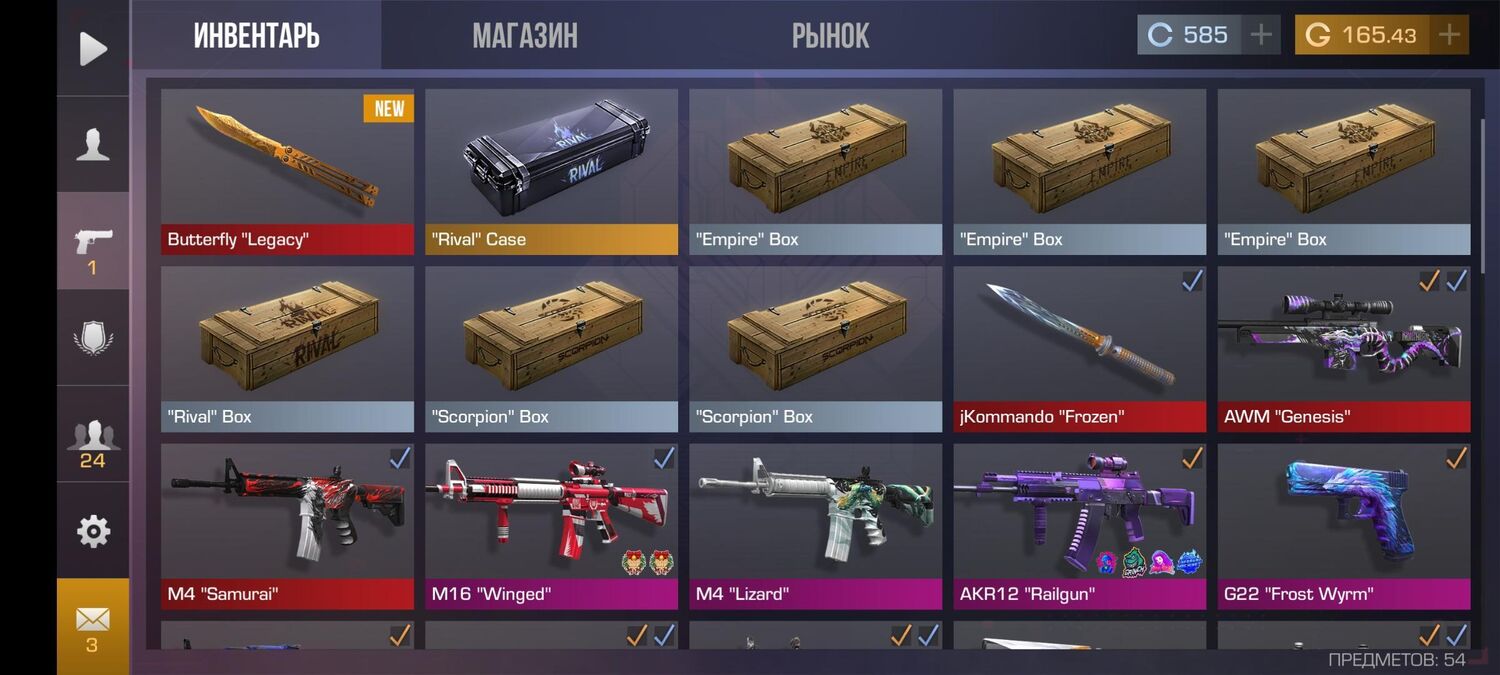The image size is (1500, 675).
Task: Open the clan shield icon
Action: (93, 338)
